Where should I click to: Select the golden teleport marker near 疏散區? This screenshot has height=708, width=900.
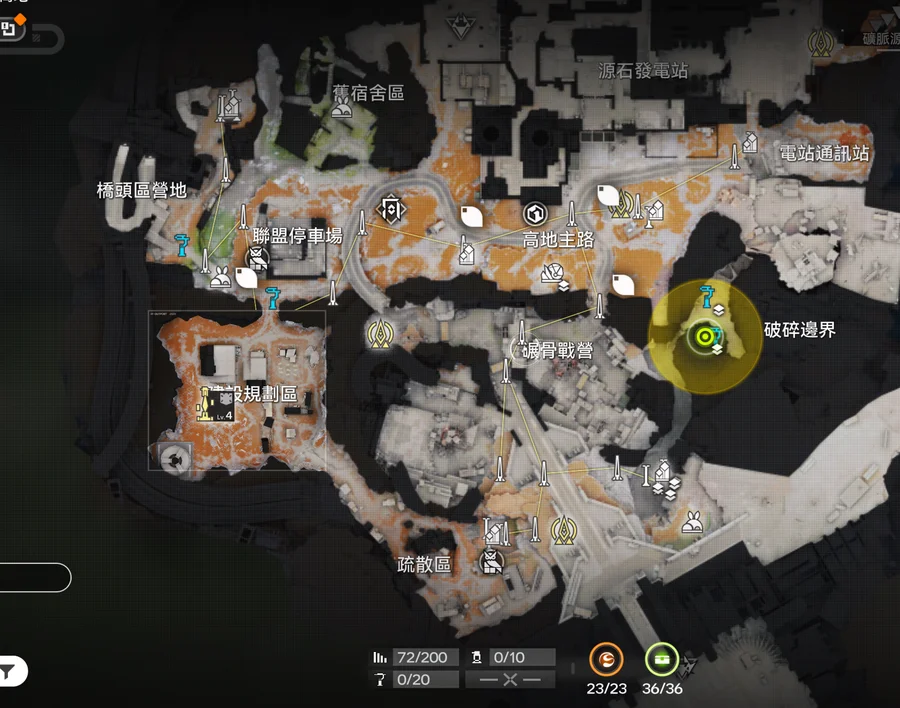point(563,529)
